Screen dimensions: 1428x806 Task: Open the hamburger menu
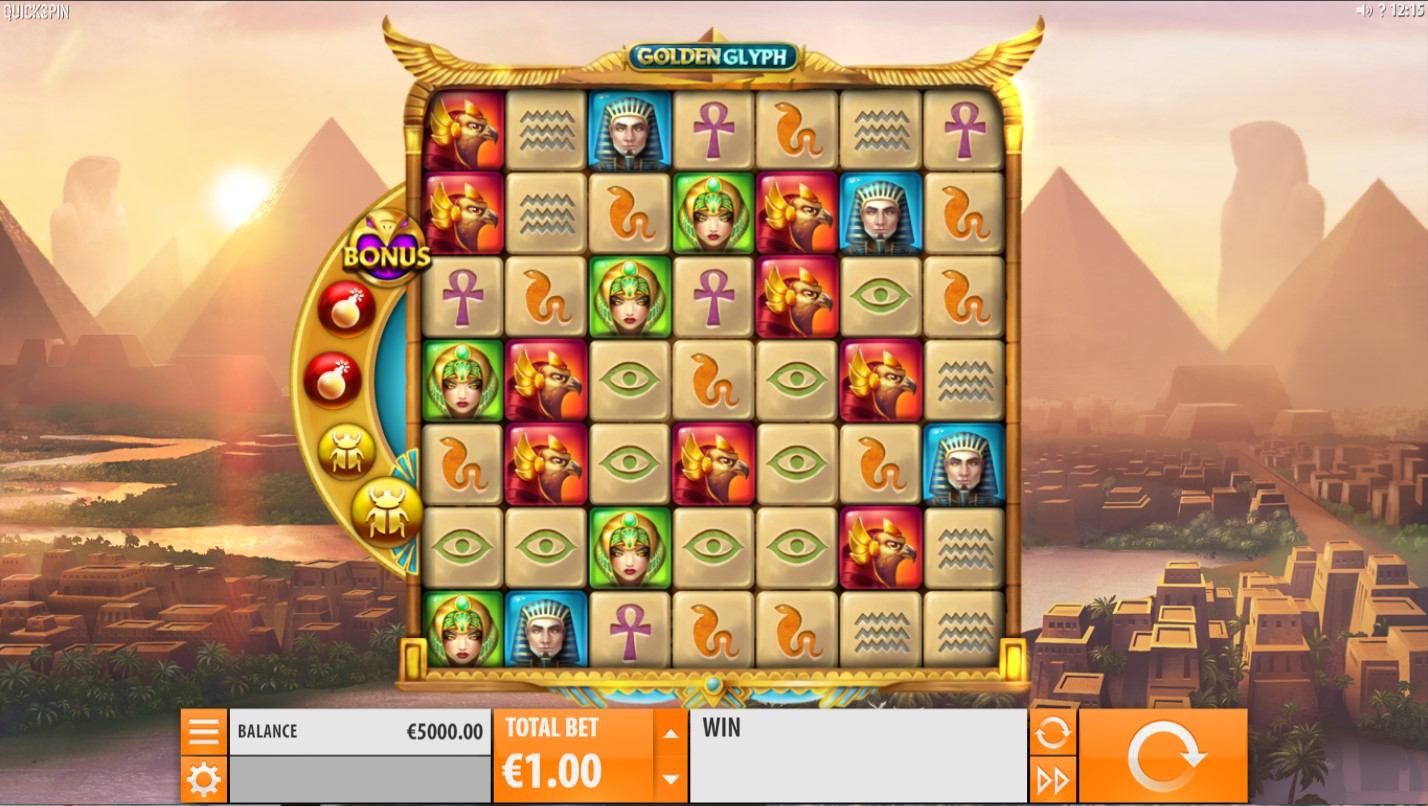click(x=203, y=732)
